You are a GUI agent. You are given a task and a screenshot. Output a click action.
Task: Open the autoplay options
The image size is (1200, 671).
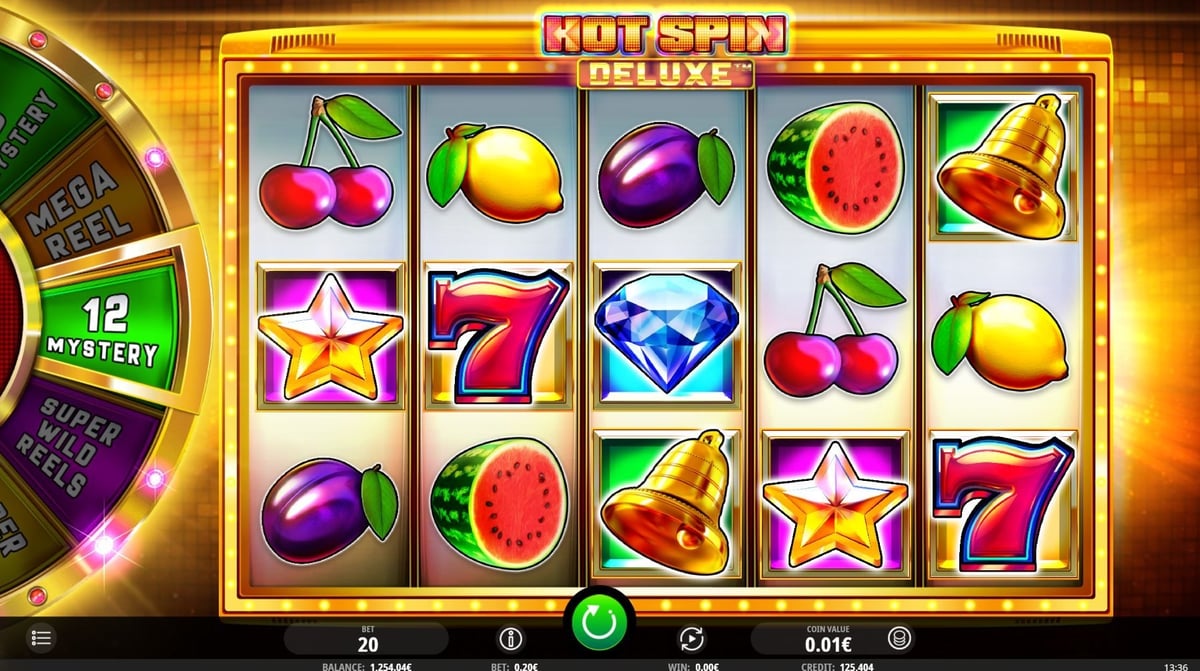692,637
